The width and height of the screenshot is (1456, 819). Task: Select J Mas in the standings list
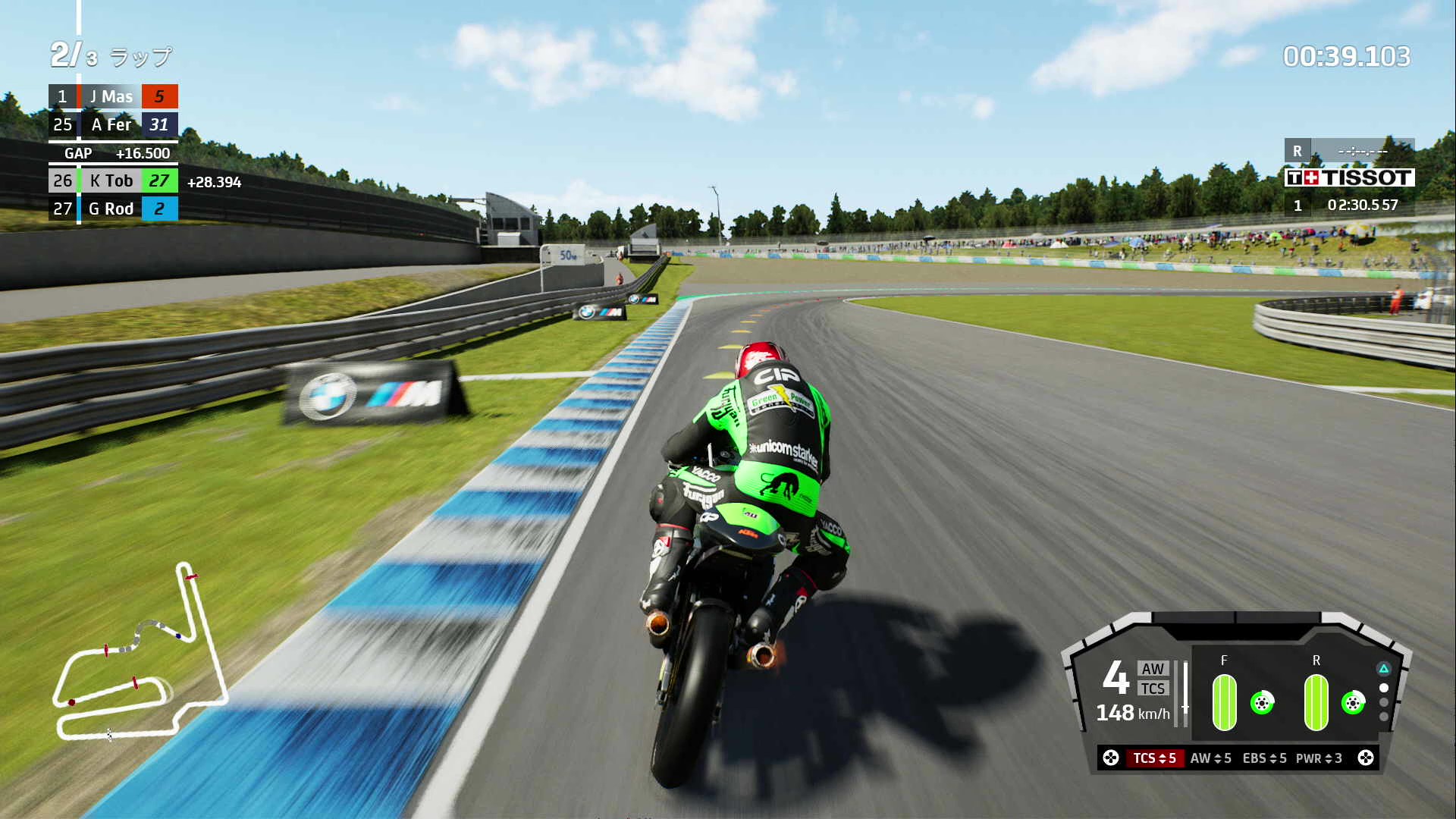(112, 96)
